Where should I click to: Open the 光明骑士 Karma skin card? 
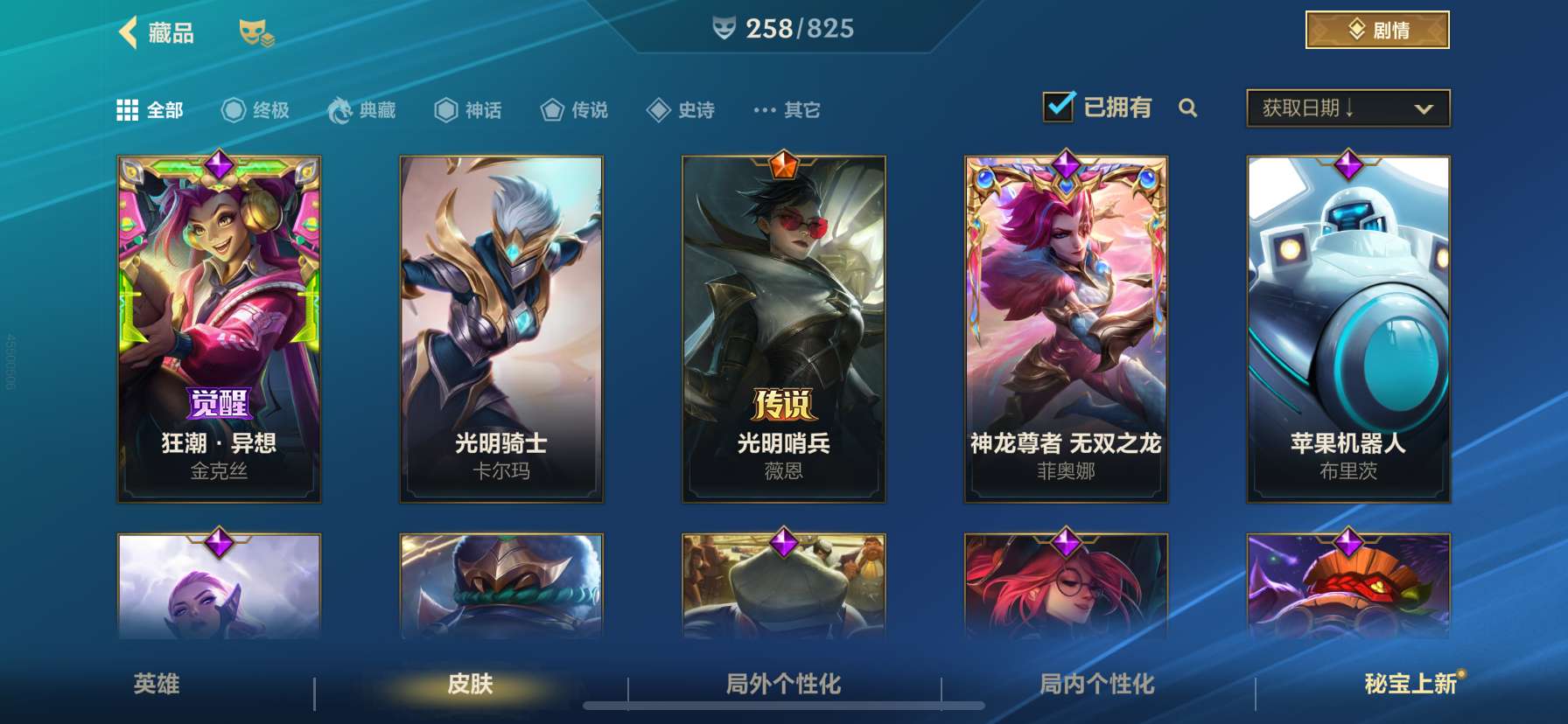click(x=500, y=328)
